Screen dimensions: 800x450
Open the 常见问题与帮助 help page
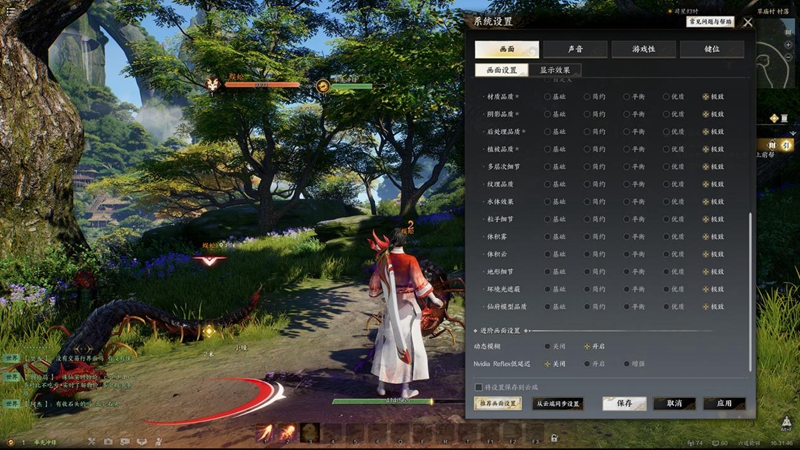pos(708,21)
